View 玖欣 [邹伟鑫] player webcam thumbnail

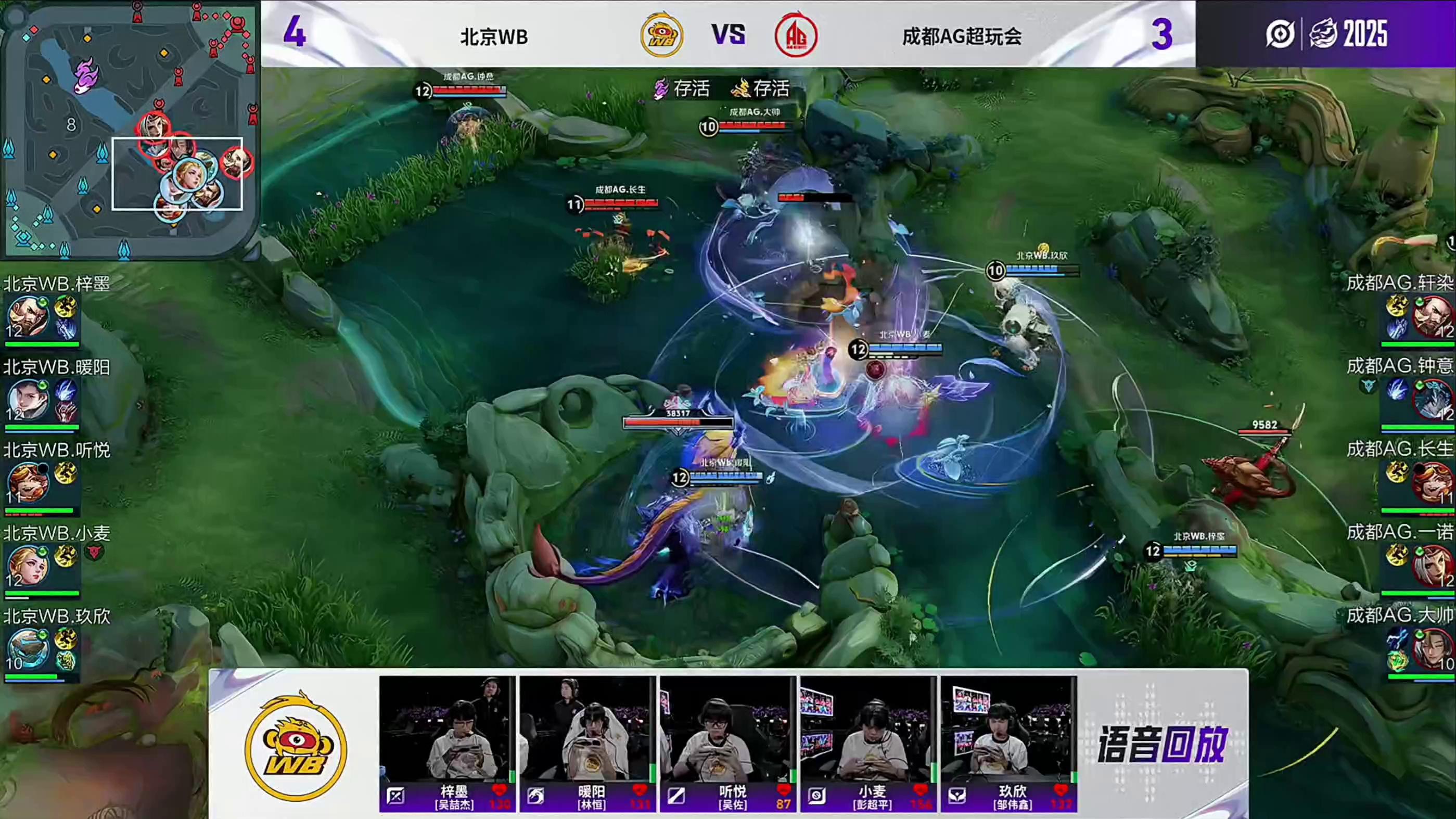click(1008, 729)
